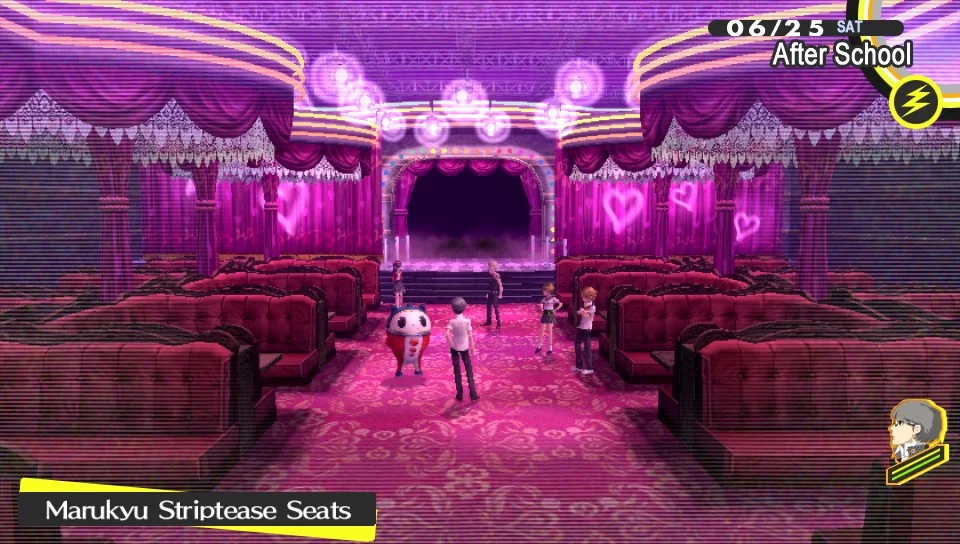The width and height of the screenshot is (960, 544).
Task: Click the yellow lightning bolt weather icon
Action: pyautogui.click(x=914, y=100)
